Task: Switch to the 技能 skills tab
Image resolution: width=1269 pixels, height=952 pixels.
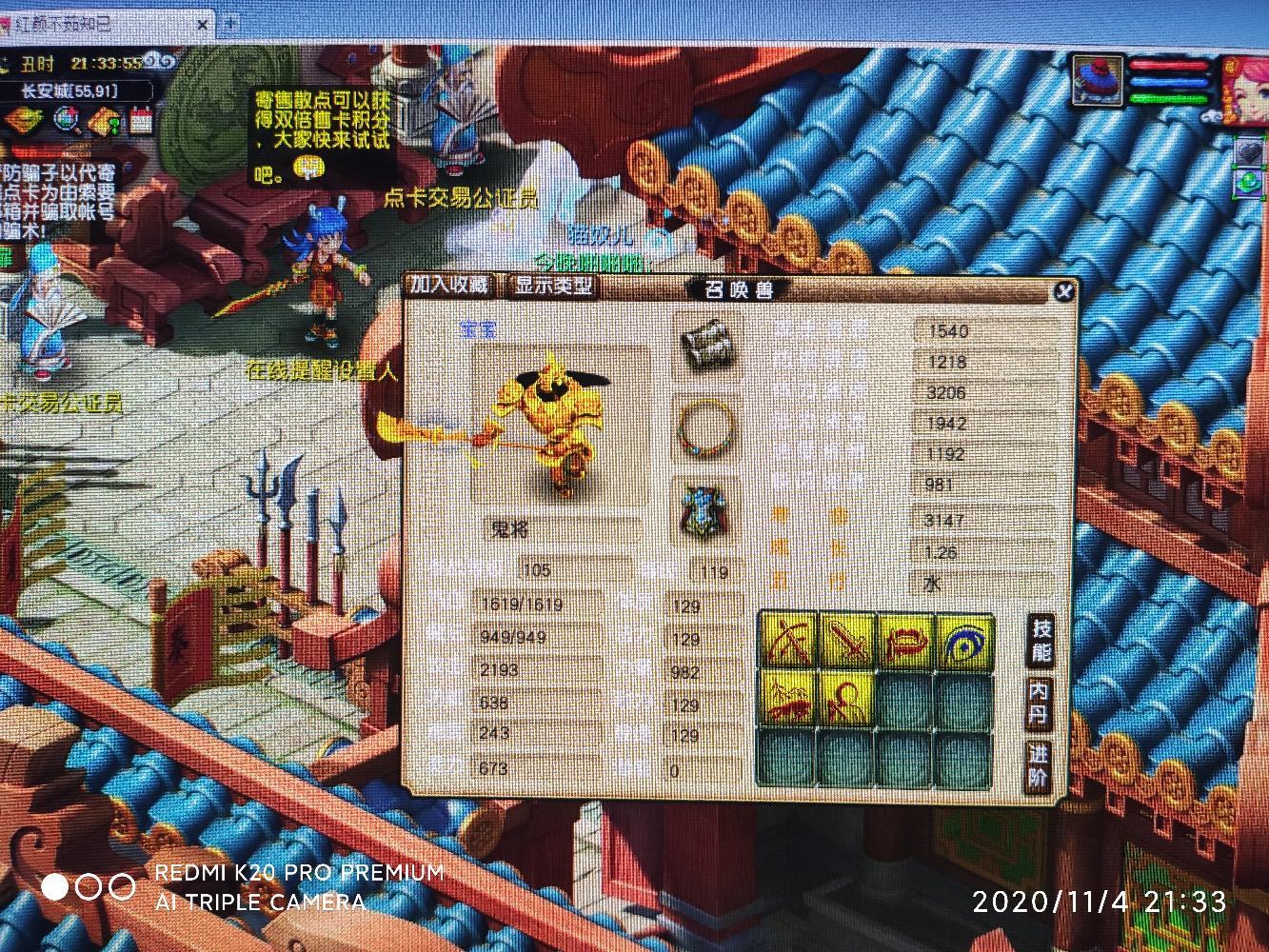Action: click(x=1041, y=640)
